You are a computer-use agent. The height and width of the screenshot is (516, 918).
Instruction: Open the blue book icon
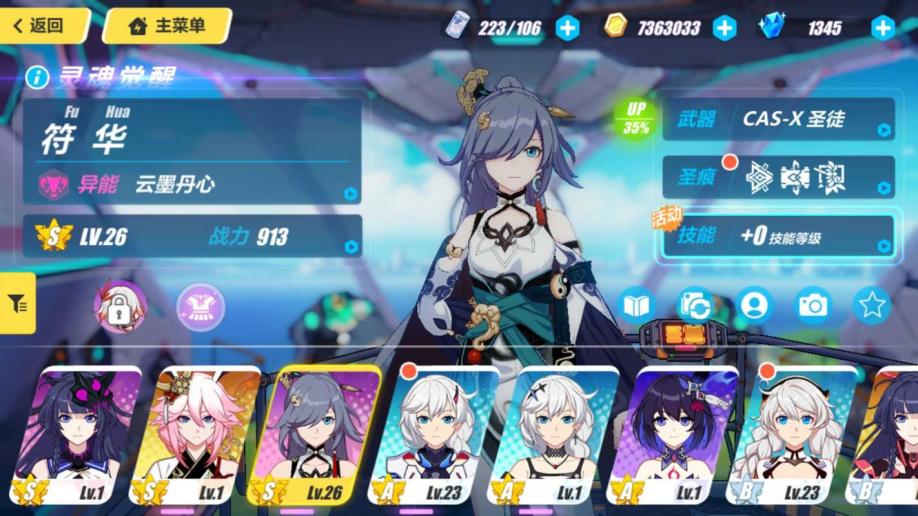636,305
